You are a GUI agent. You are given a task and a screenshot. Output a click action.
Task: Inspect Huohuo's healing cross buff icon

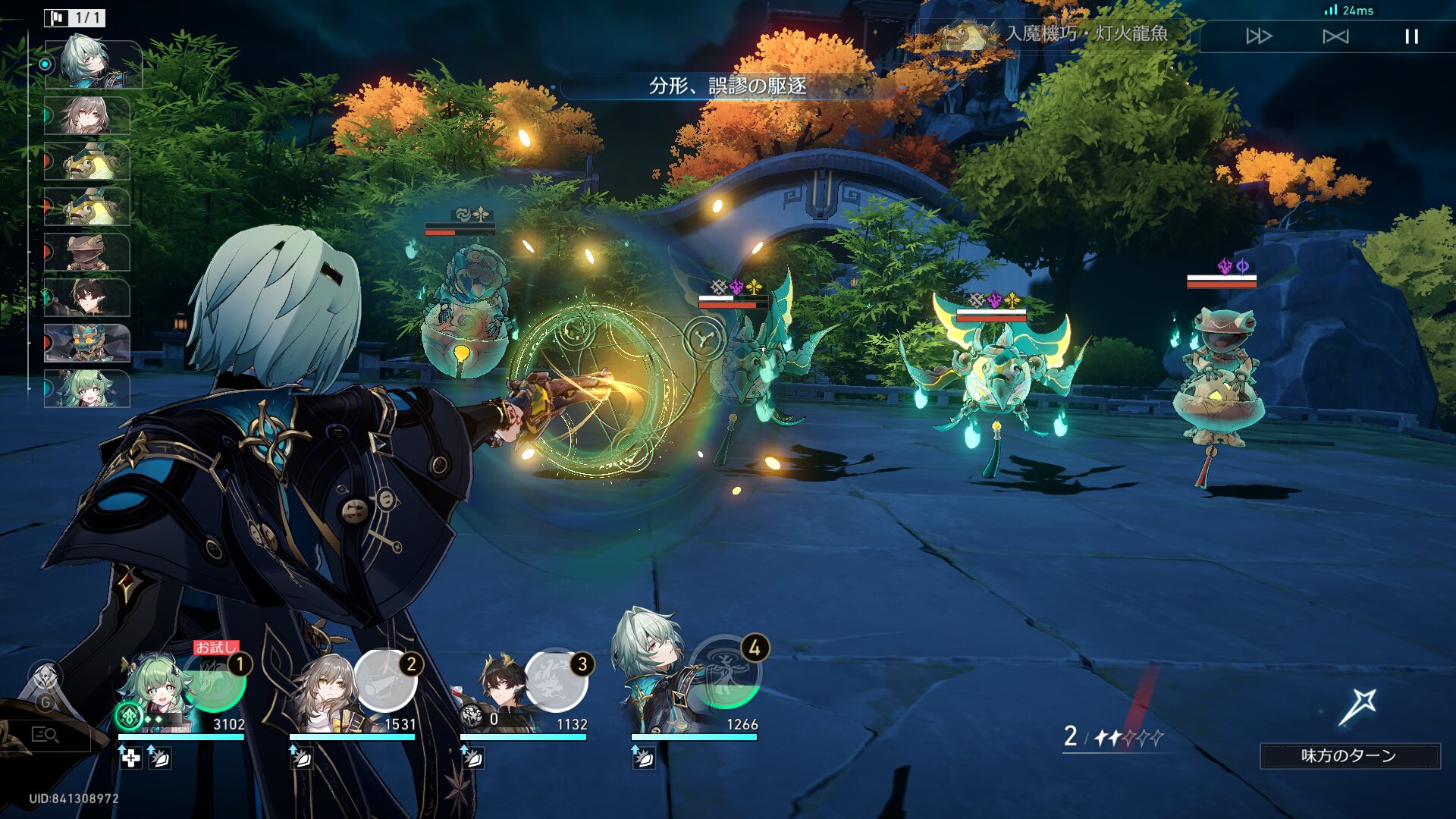tap(131, 758)
